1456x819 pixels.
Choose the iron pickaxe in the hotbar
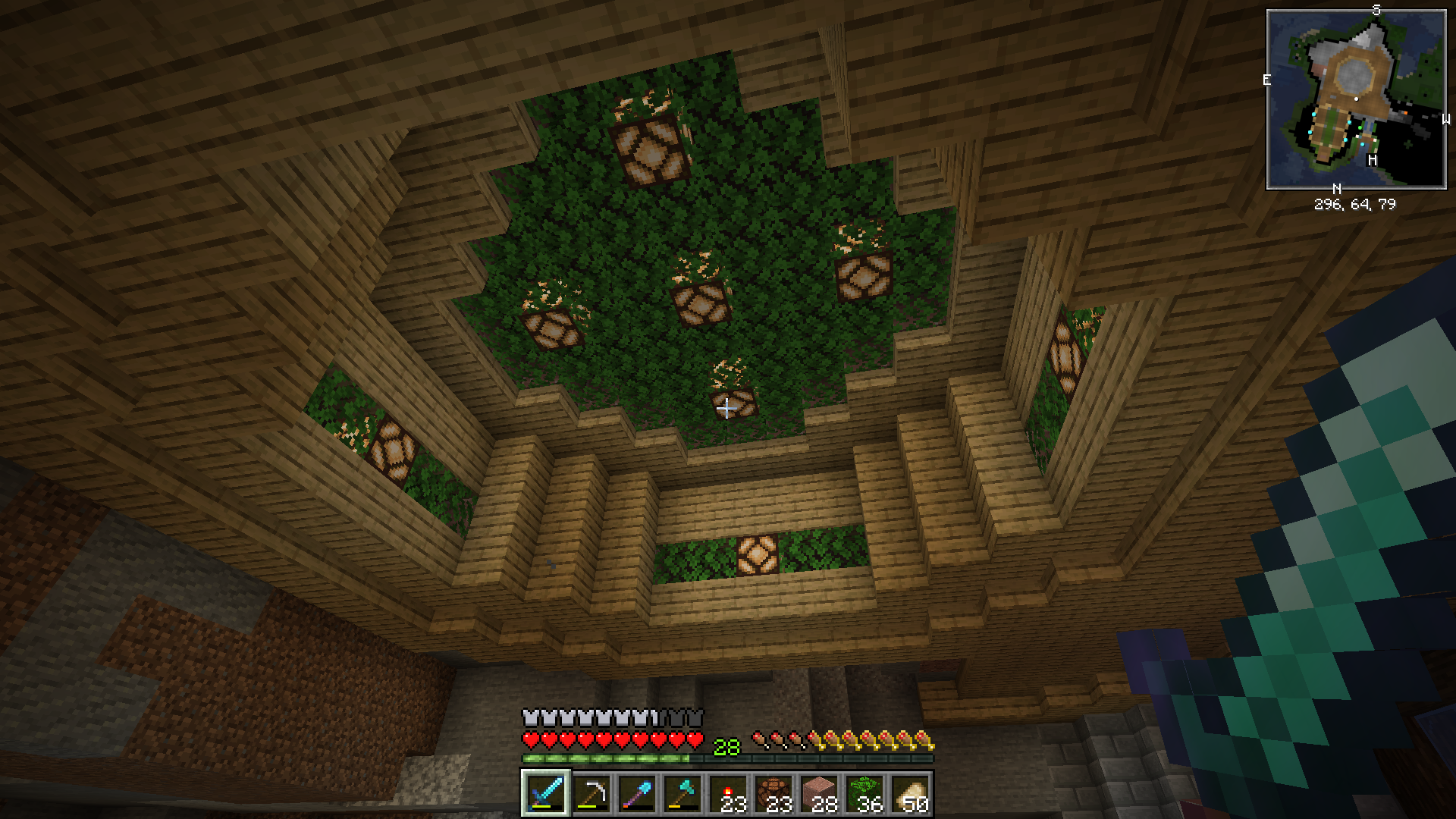tap(591, 794)
